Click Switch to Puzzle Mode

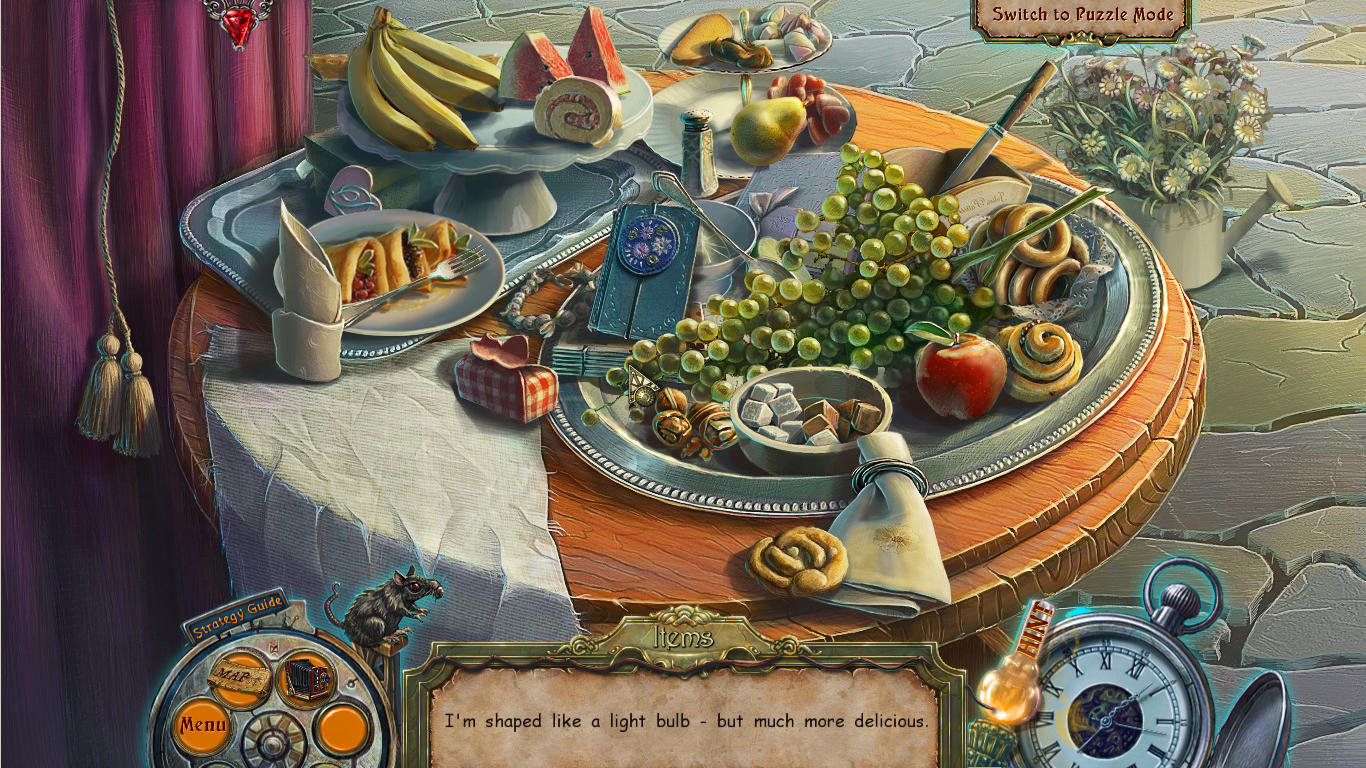point(1082,15)
